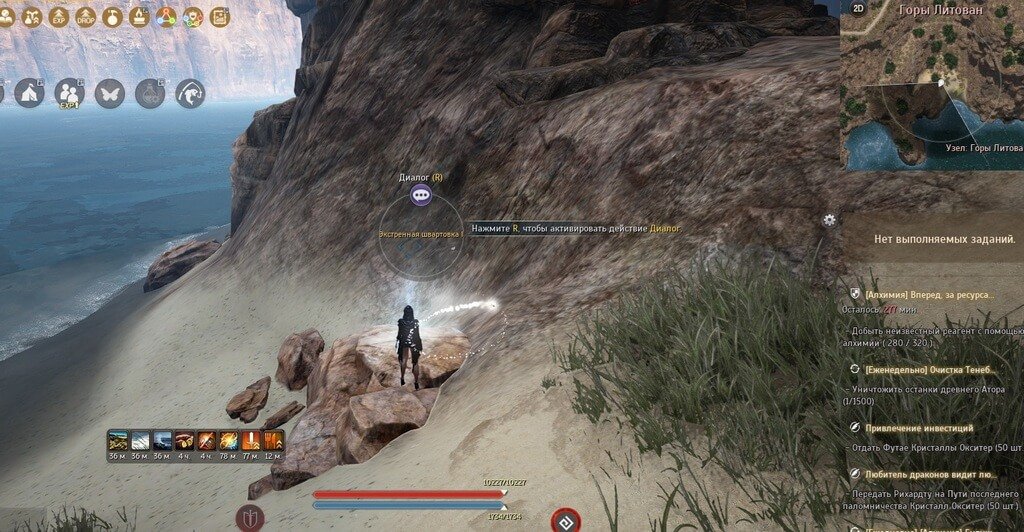
Task: Click the campfire icon in top row
Action: [x=140, y=17]
